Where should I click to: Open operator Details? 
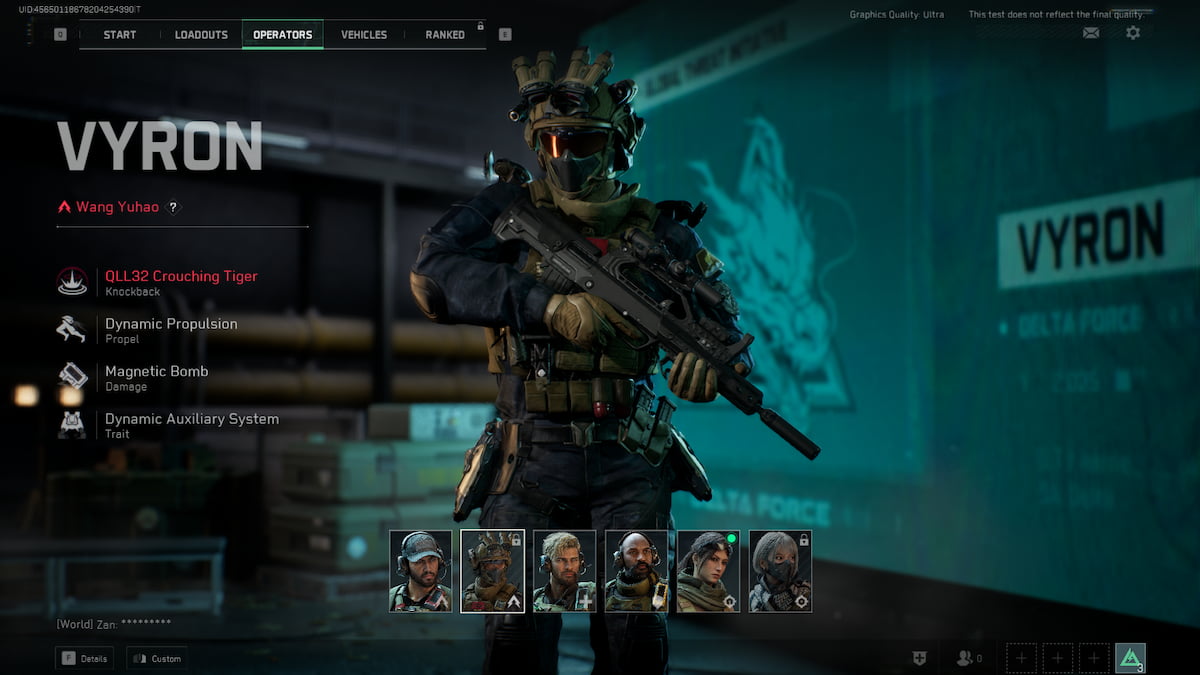pyautogui.click(x=84, y=659)
